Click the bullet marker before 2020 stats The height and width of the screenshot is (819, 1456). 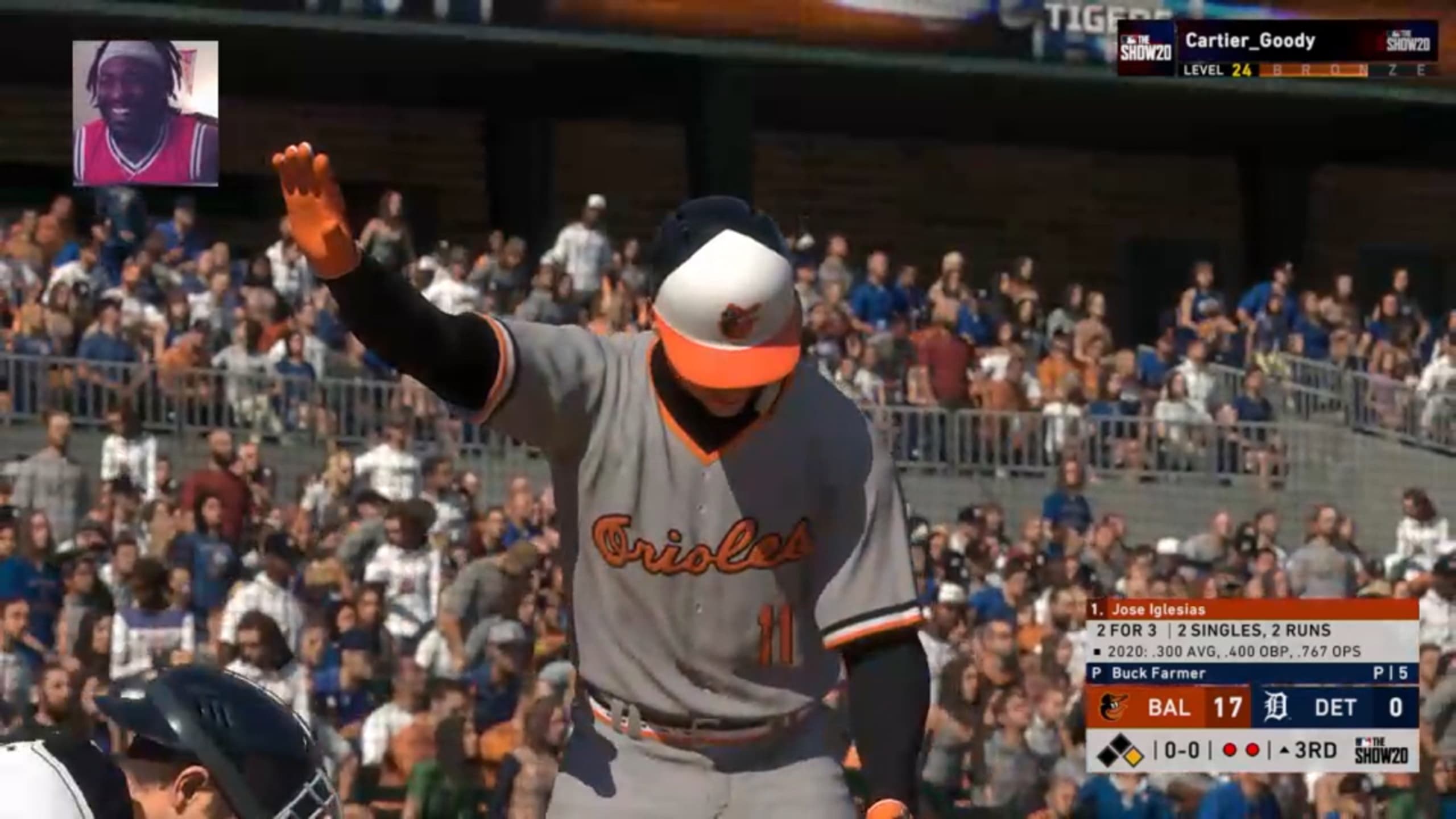(x=1097, y=651)
